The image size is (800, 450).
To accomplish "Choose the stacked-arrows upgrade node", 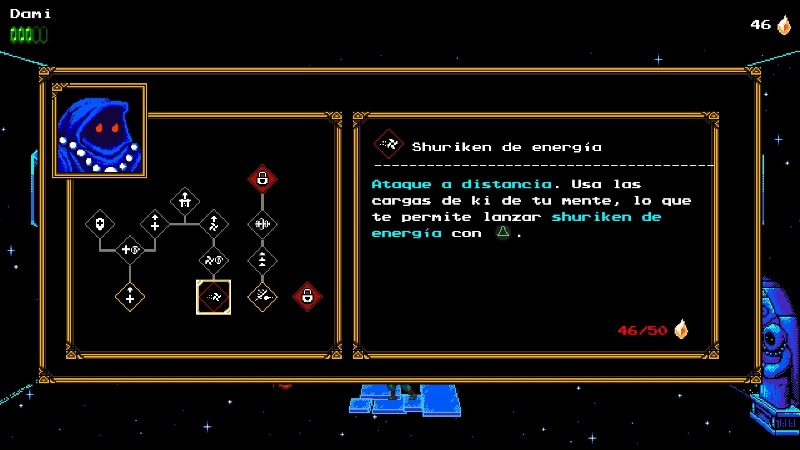I will pyautogui.click(x=262, y=259).
